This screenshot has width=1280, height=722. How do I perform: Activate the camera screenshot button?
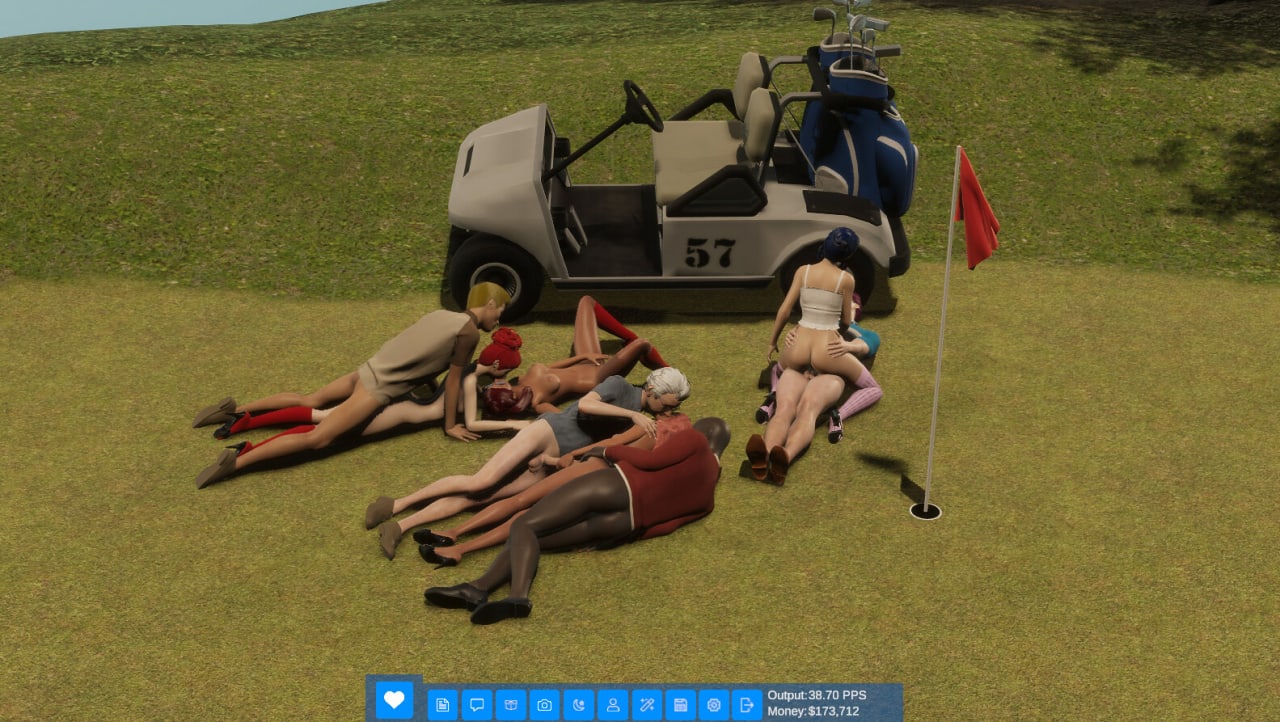click(544, 705)
